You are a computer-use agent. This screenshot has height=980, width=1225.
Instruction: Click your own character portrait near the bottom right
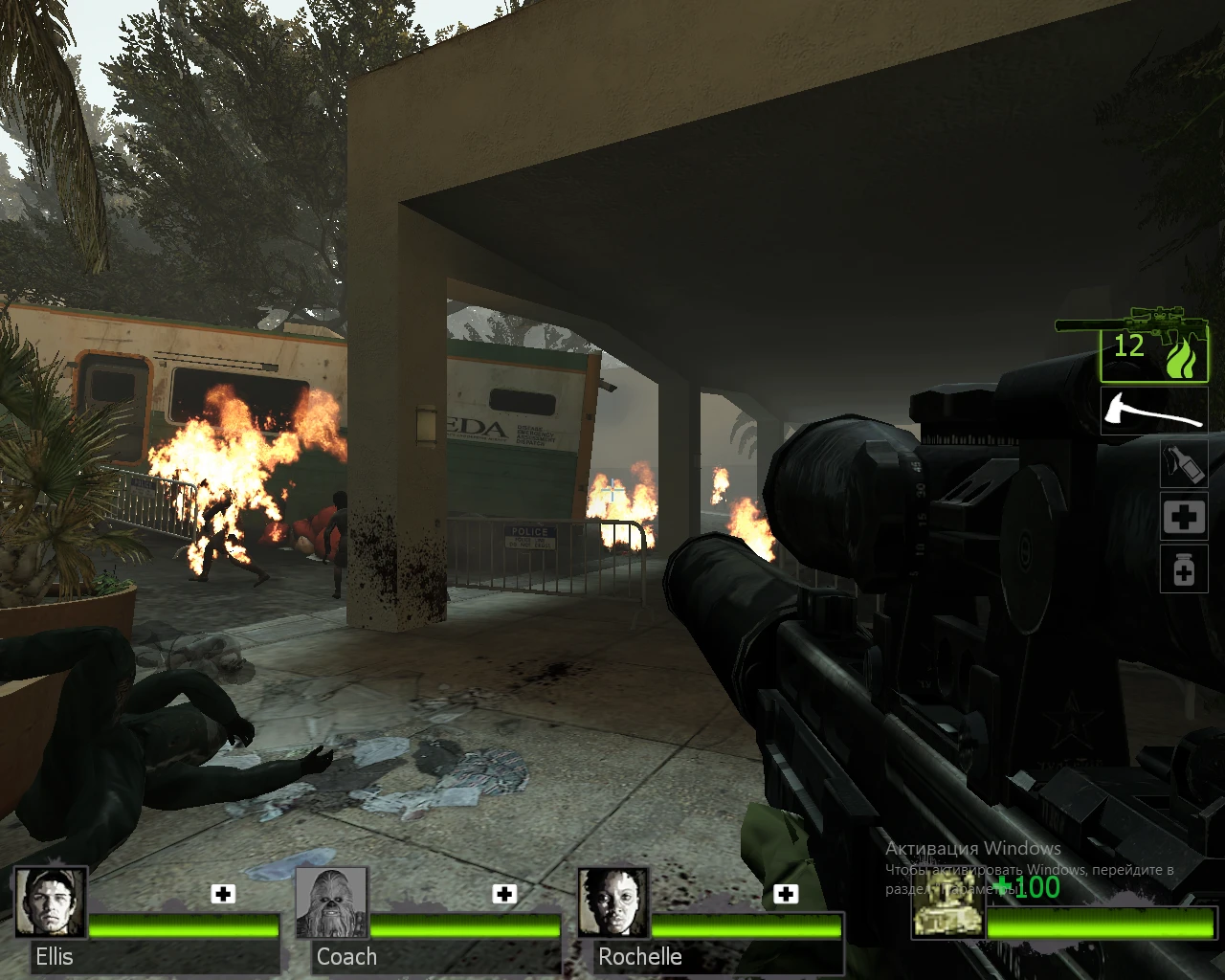click(947, 914)
